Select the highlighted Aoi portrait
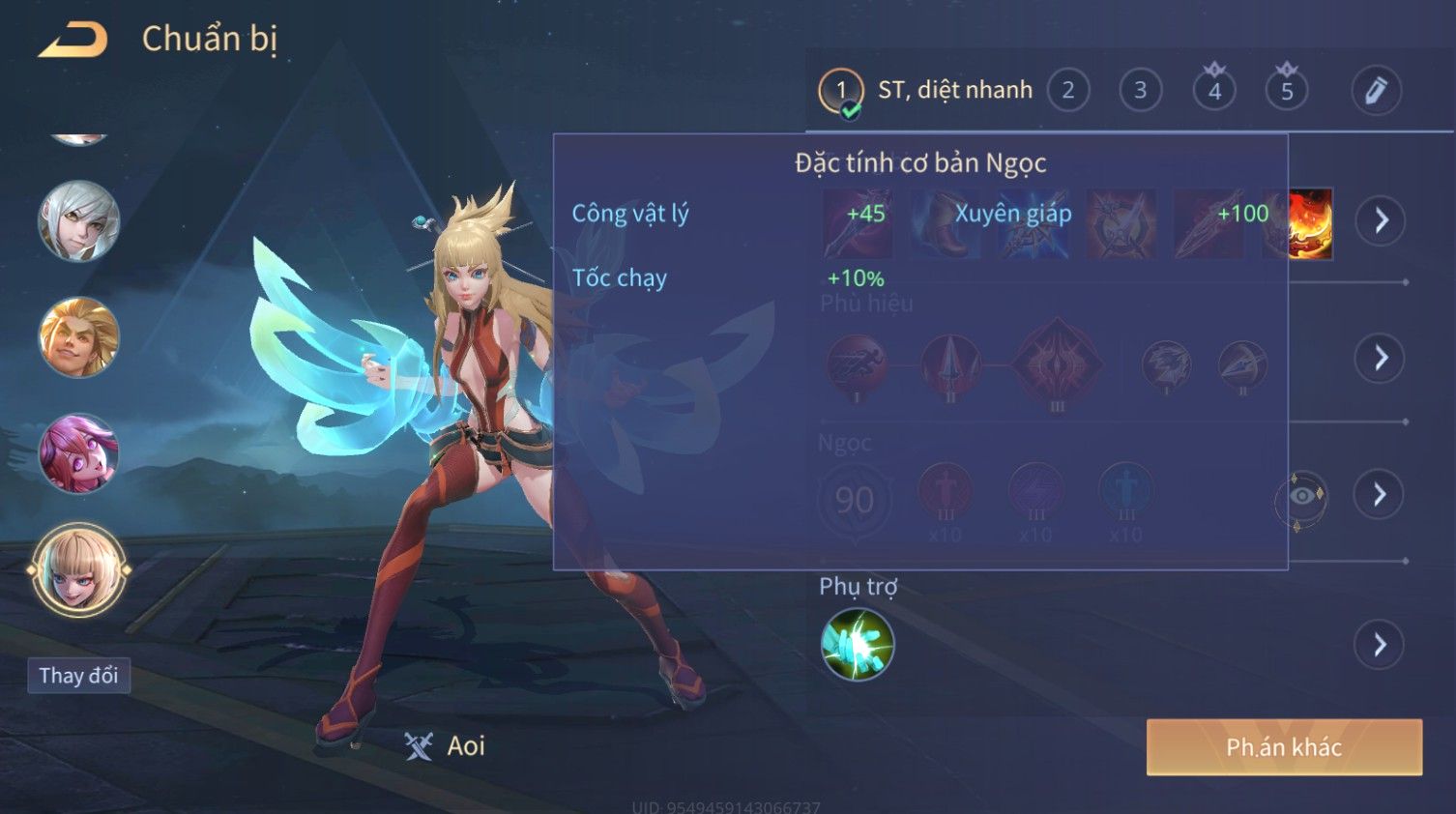1456x814 pixels. click(78, 569)
